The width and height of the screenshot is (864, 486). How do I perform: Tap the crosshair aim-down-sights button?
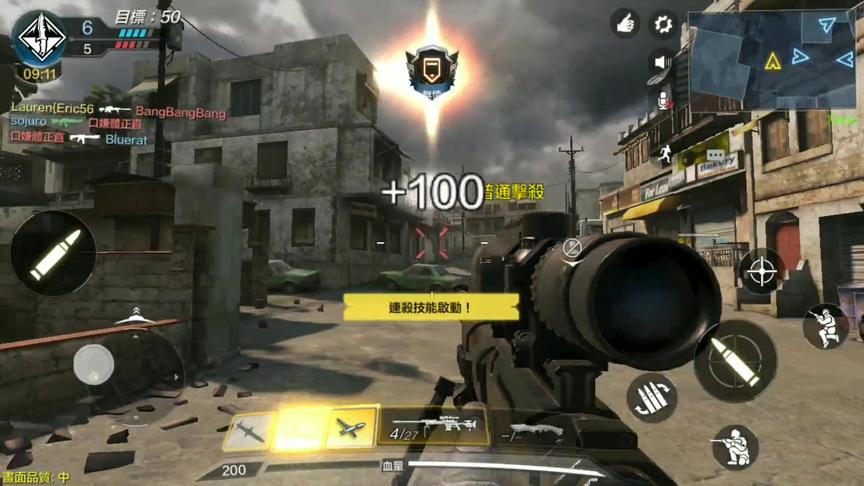click(x=762, y=271)
